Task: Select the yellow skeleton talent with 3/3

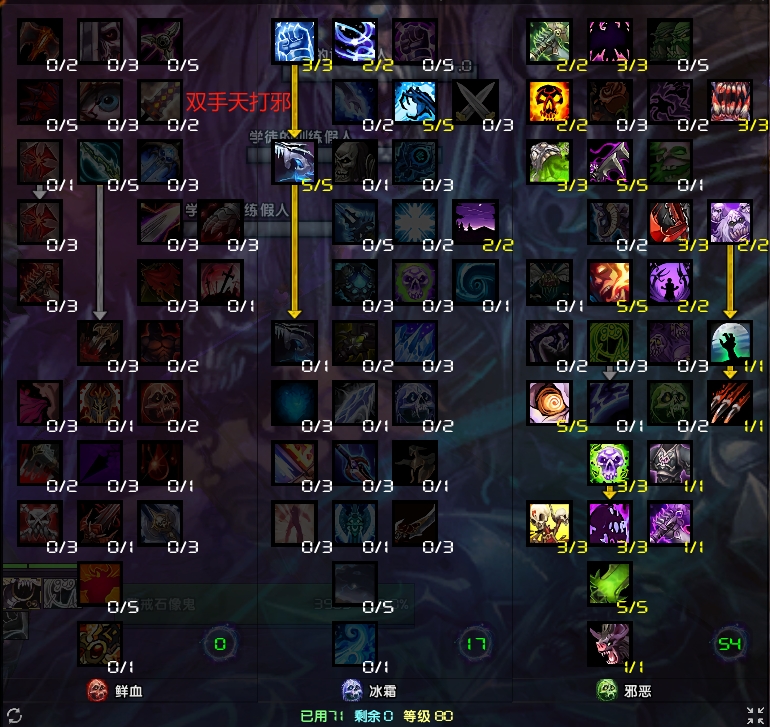Action: point(549,523)
